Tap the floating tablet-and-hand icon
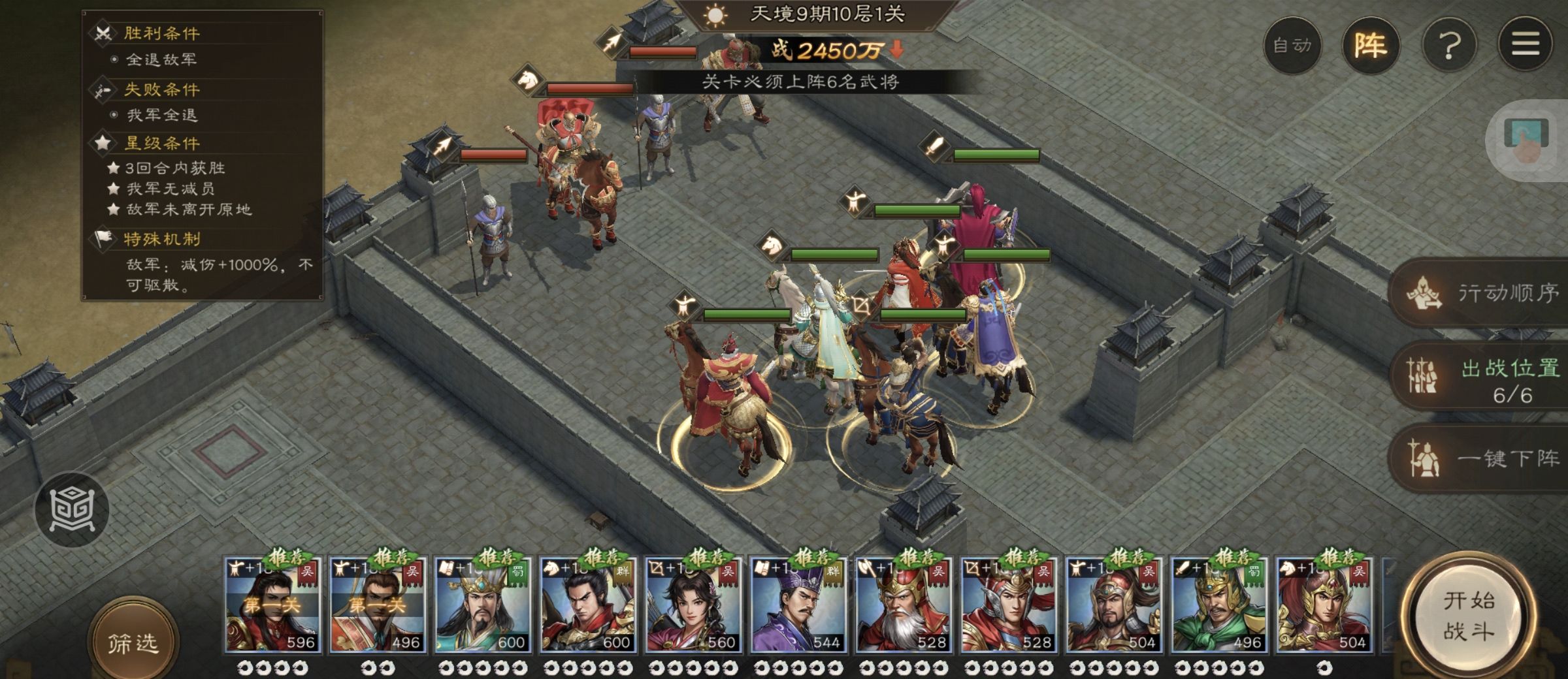The width and height of the screenshot is (1568, 679). pos(1526,140)
